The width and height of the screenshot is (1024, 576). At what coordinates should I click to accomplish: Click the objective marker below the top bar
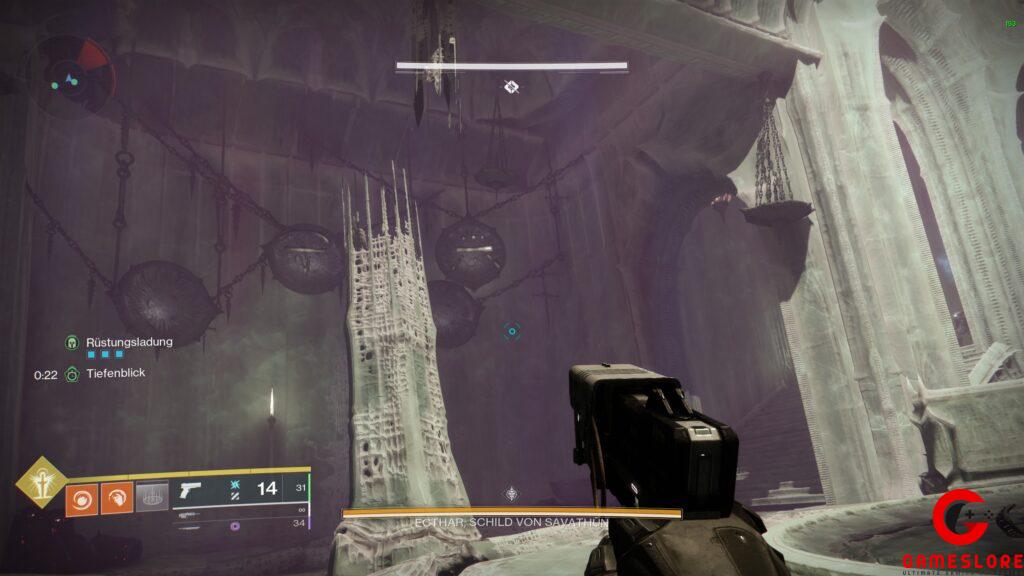pos(510,88)
